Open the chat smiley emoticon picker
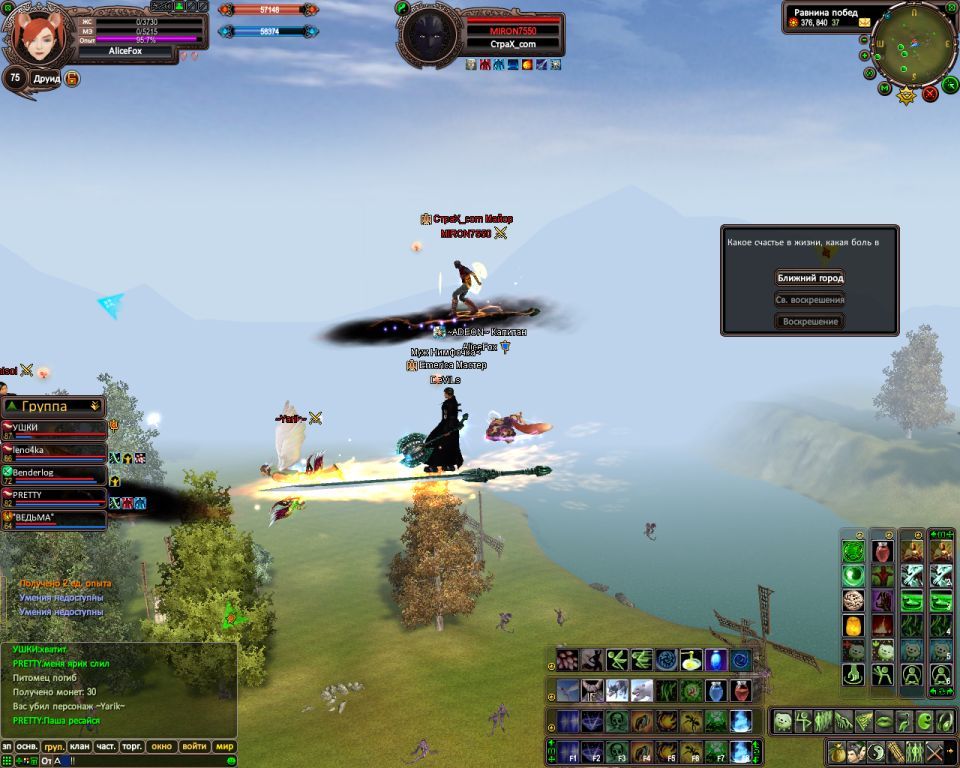The image size is (960, 768). [231, 761]
